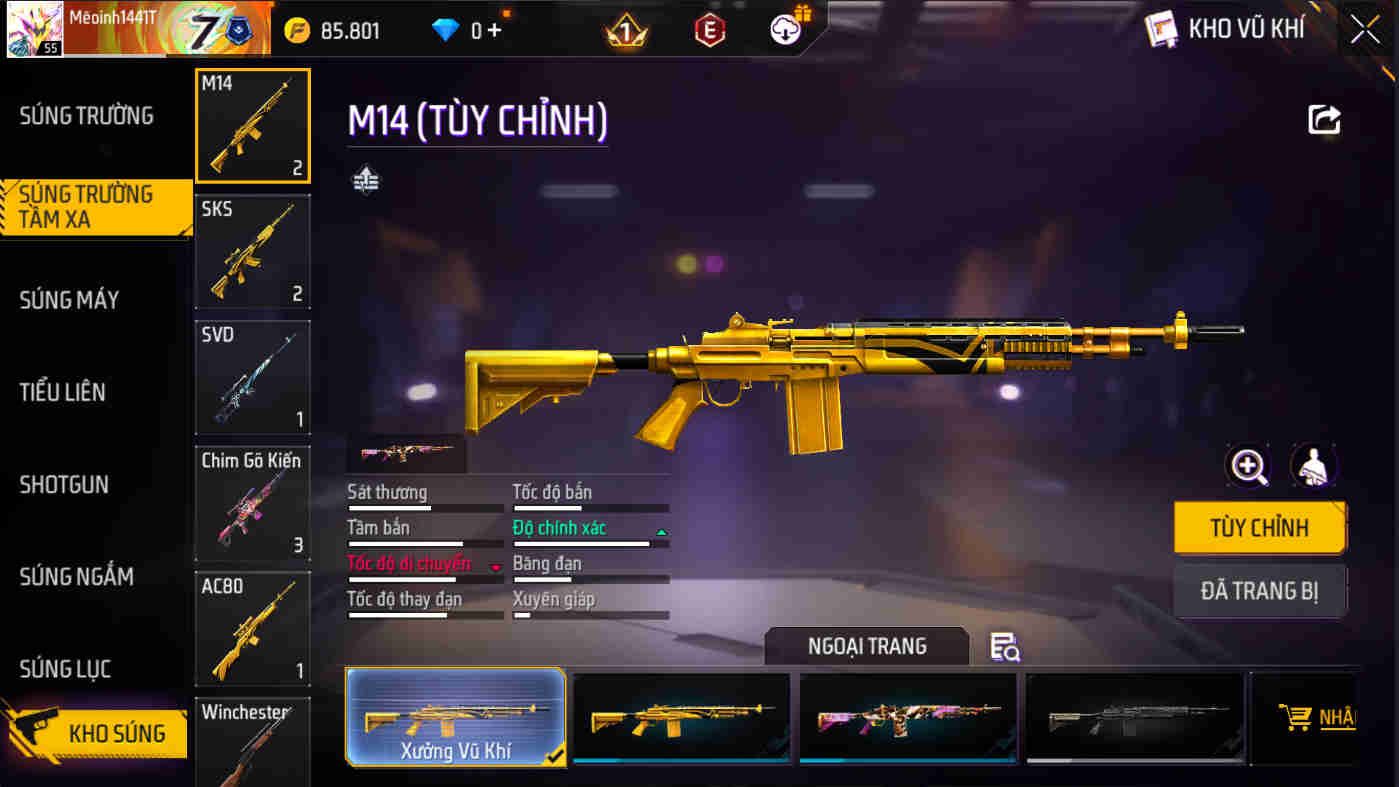Click the KHO VŨ KHÍ weapon book icon
1399x787 pixels.
(x=1160, y=28)
